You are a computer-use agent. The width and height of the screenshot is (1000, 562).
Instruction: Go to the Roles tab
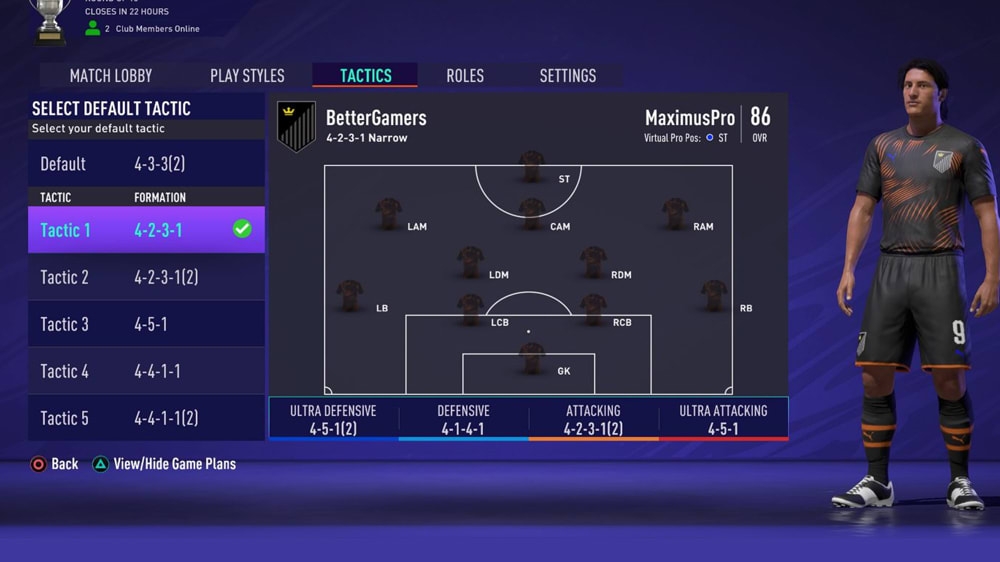(x=465, y=76)
